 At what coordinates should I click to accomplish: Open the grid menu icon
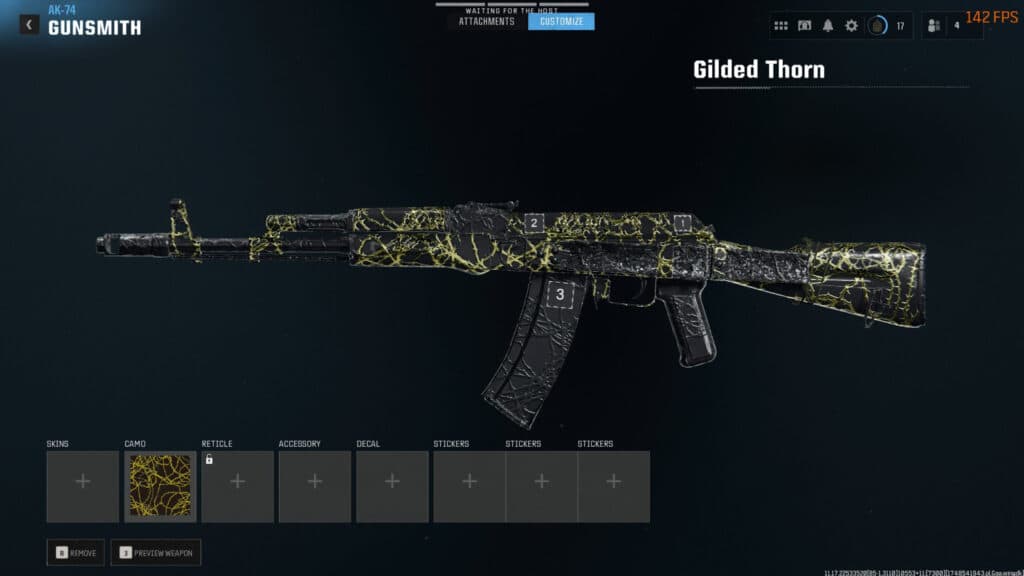(x=781, y=26)
